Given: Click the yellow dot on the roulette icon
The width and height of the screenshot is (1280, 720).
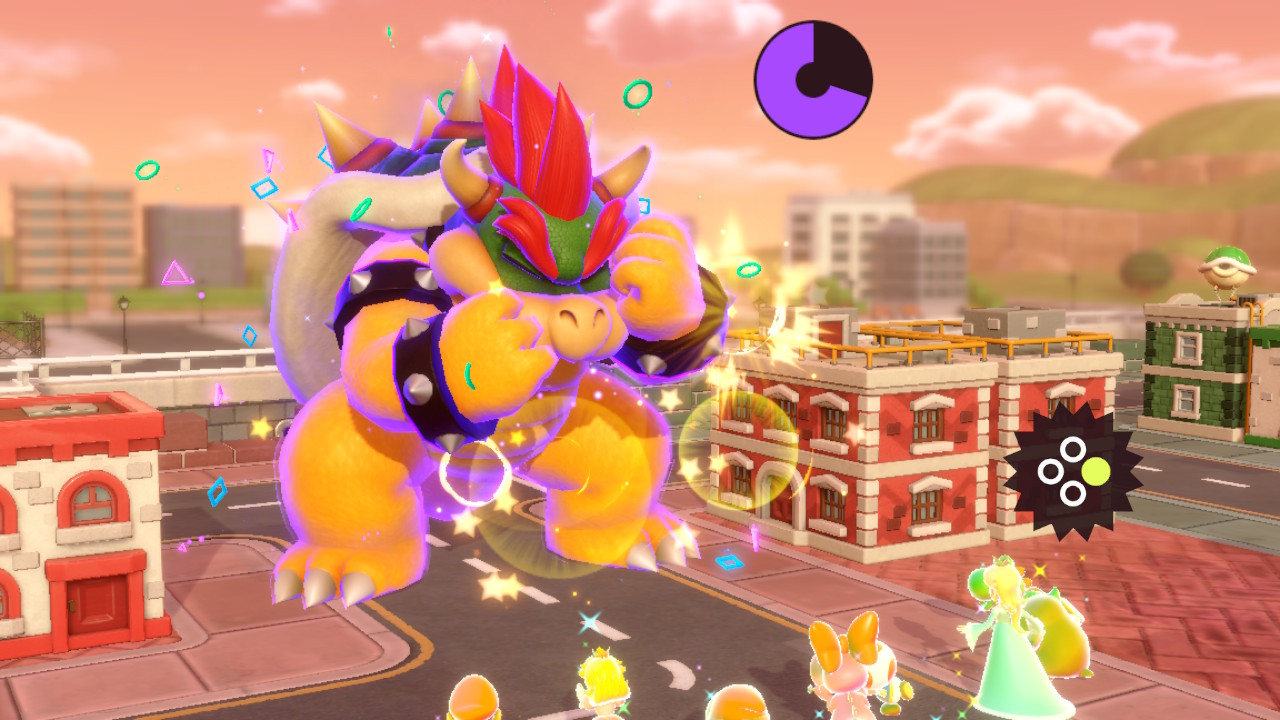Looking at the screenshot, I should (1096, 470).
